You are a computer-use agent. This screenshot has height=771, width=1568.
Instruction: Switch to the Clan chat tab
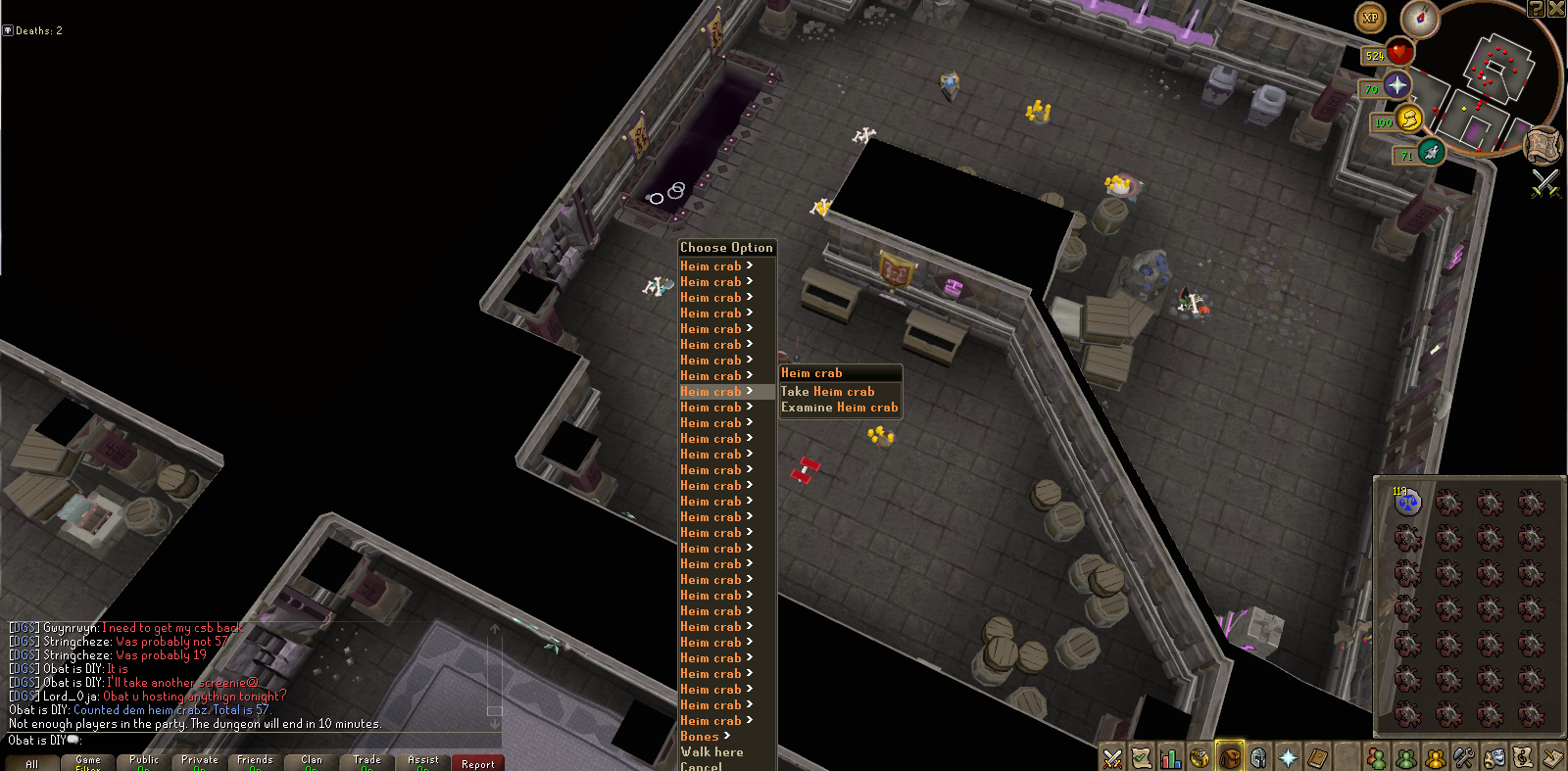311,759
